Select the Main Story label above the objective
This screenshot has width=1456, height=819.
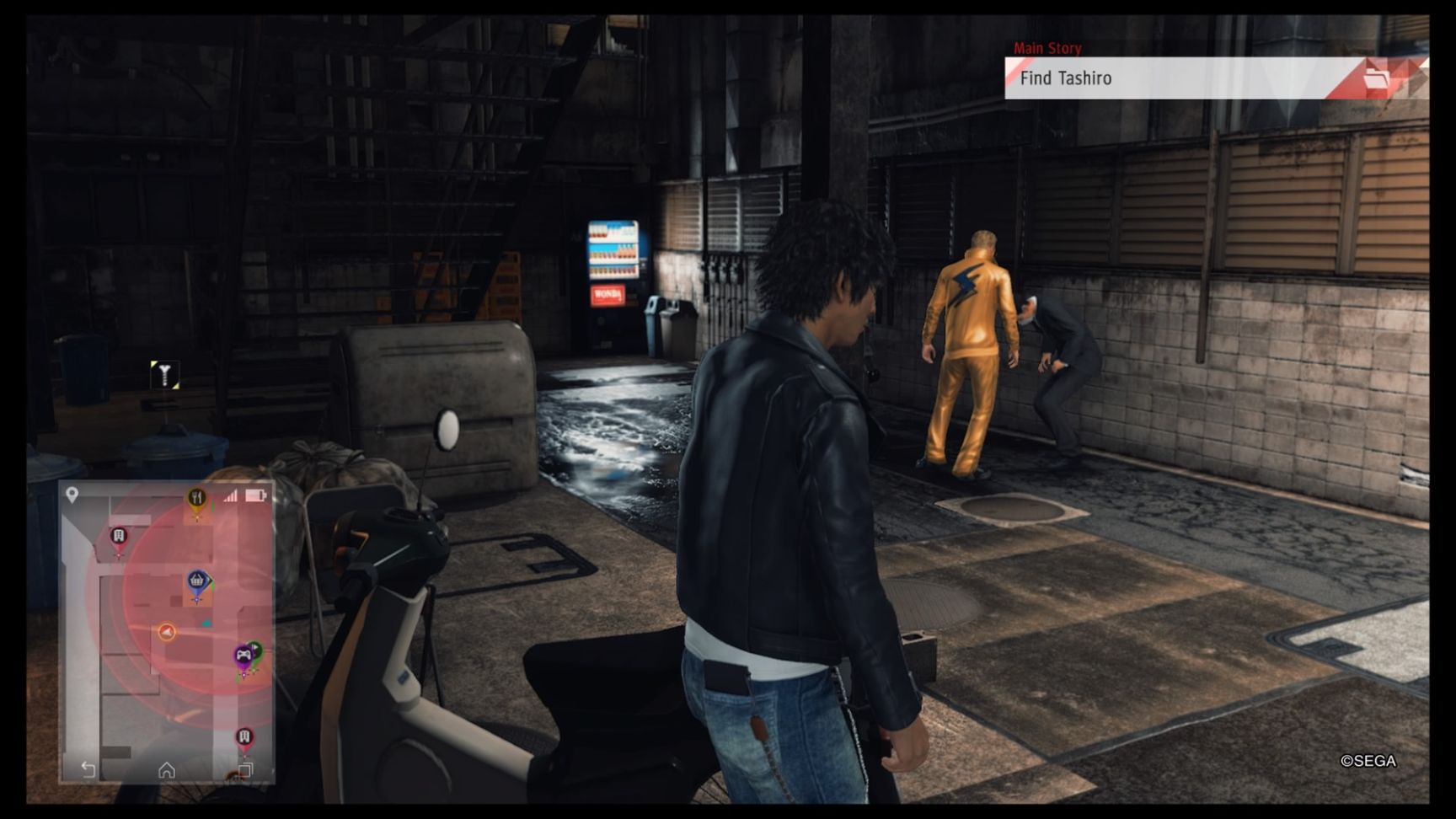(1047, 48)
